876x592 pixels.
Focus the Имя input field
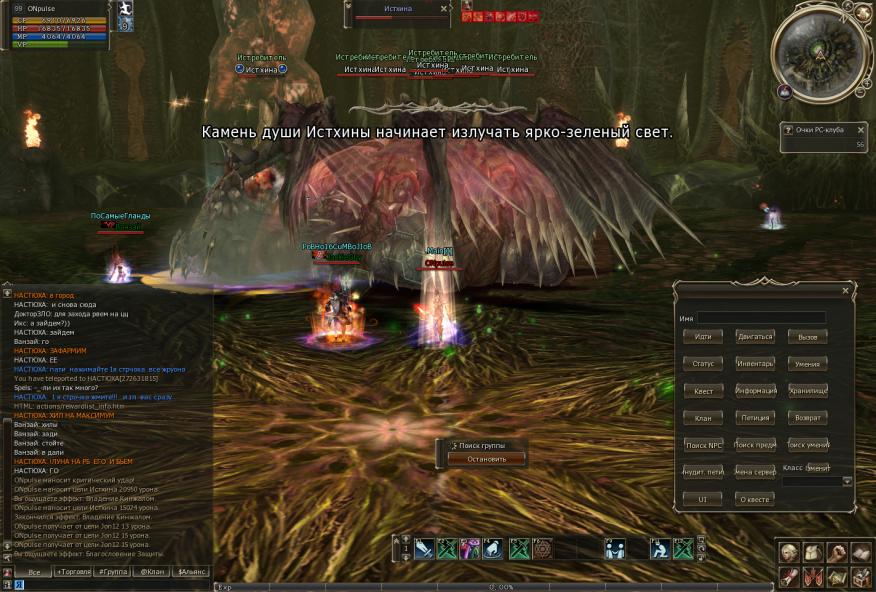[761, 318]
